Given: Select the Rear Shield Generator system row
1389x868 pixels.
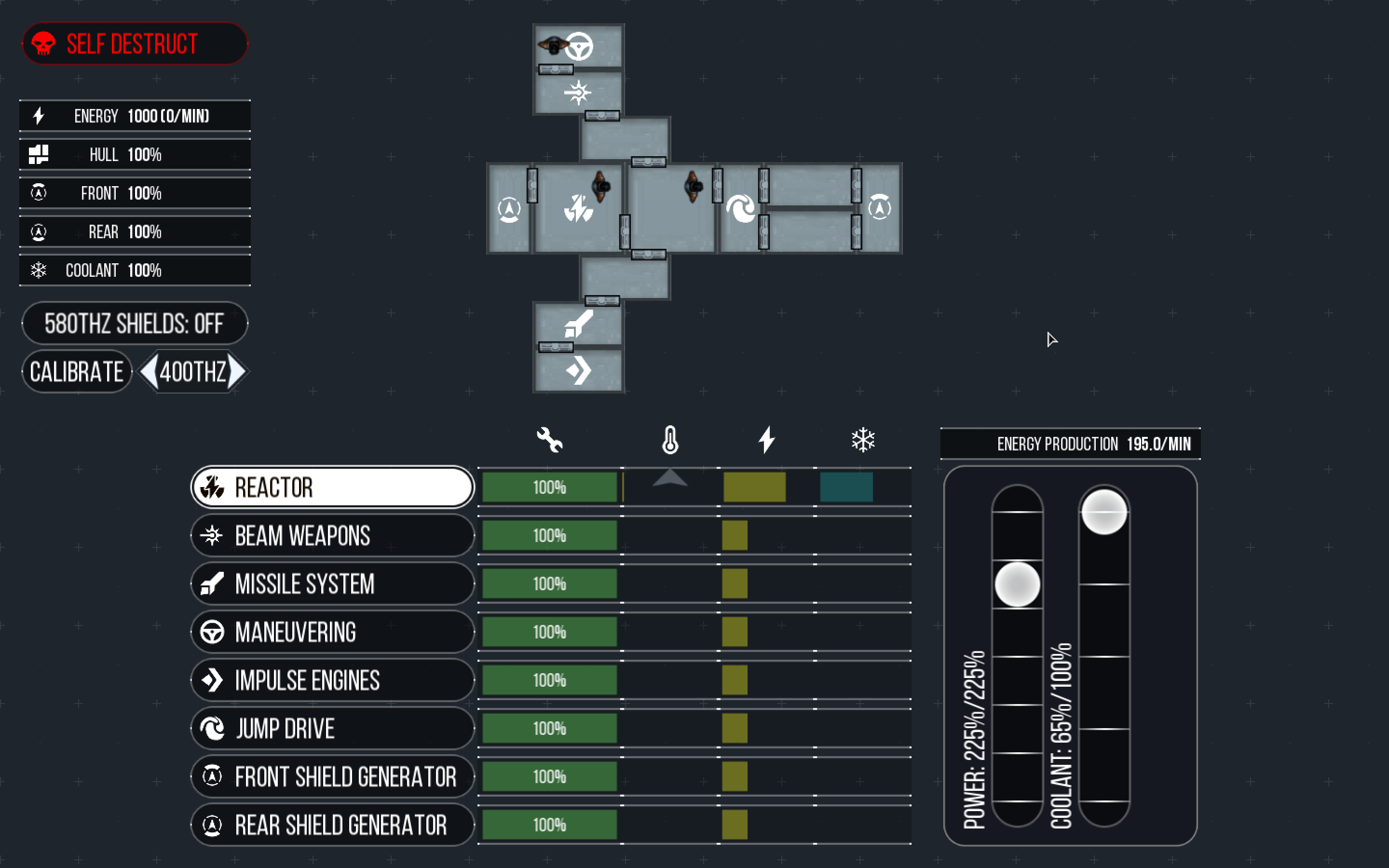Looking at the screenshot, I should pyautogui.click(x=332, y=825).
